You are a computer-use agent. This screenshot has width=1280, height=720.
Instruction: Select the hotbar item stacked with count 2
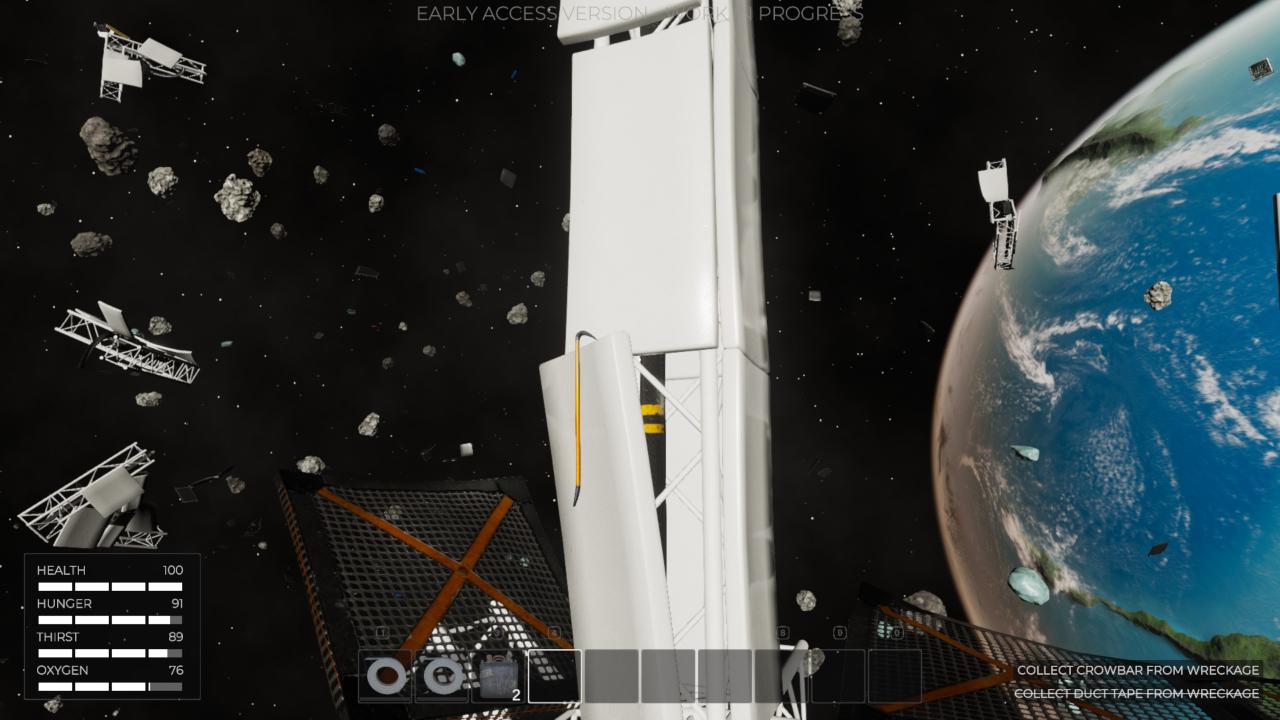[498, 676]
